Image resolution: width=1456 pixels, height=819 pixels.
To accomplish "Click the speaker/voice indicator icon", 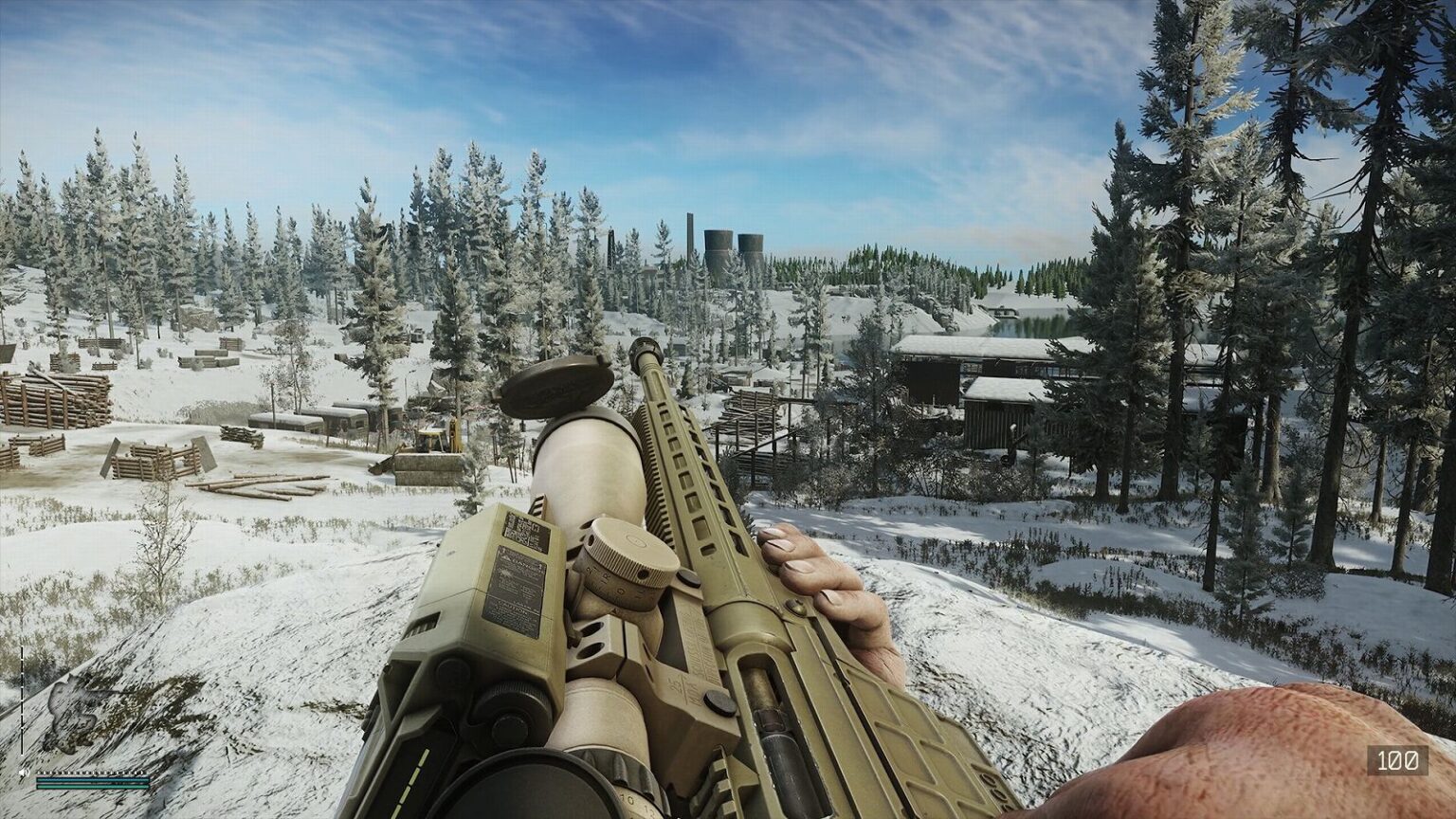I will [24, 773].
